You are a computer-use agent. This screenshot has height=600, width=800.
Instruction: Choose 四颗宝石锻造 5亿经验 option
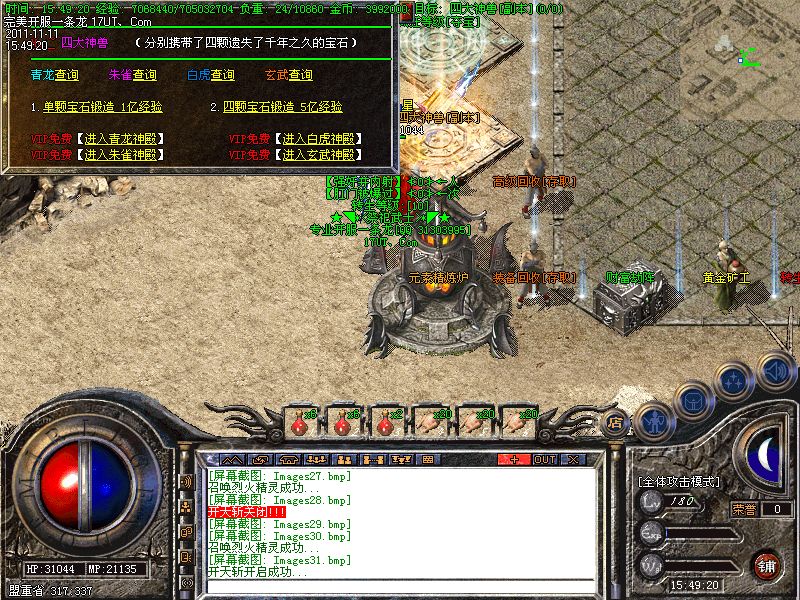[283, 107]
